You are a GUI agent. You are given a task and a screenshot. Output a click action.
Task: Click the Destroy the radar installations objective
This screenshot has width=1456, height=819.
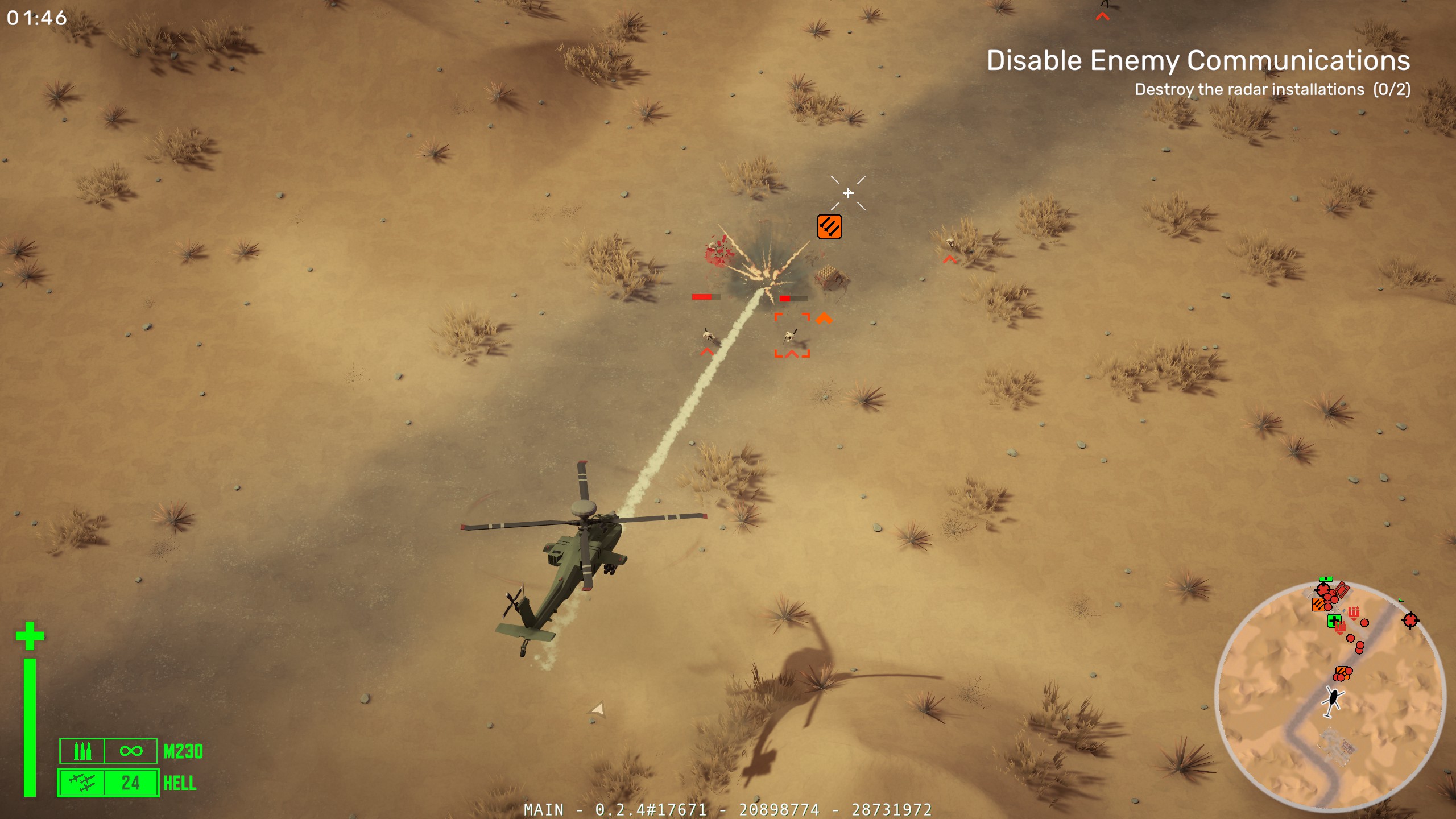point(1272,90)
